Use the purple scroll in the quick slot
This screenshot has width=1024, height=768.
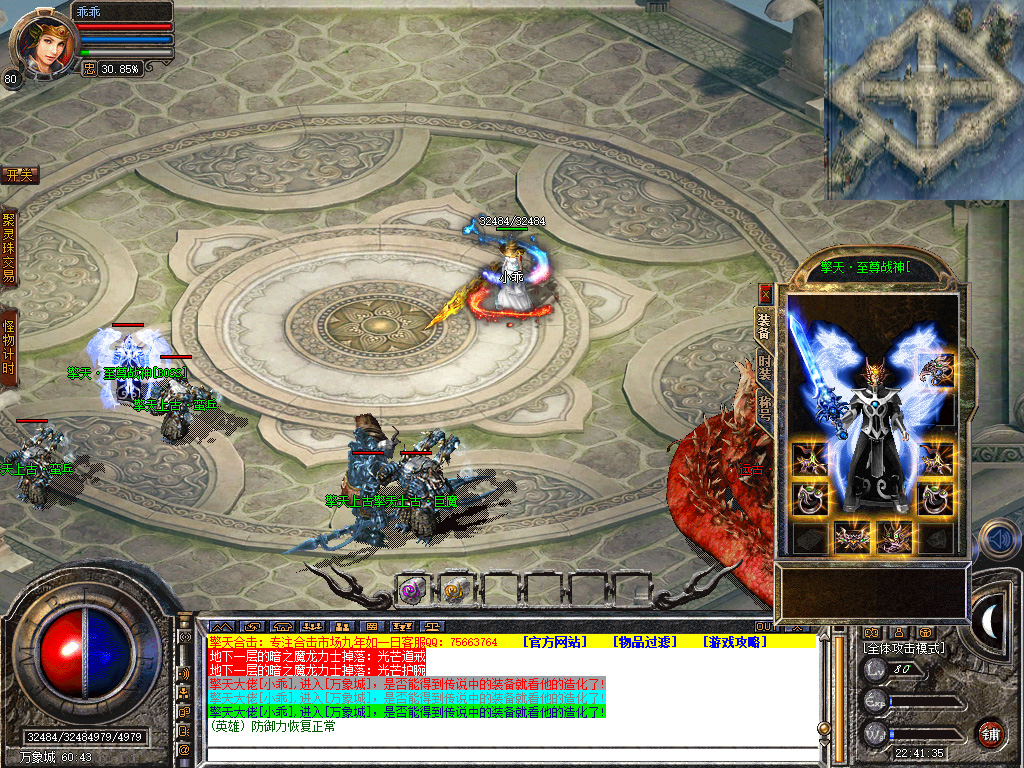tap(413, 590)
